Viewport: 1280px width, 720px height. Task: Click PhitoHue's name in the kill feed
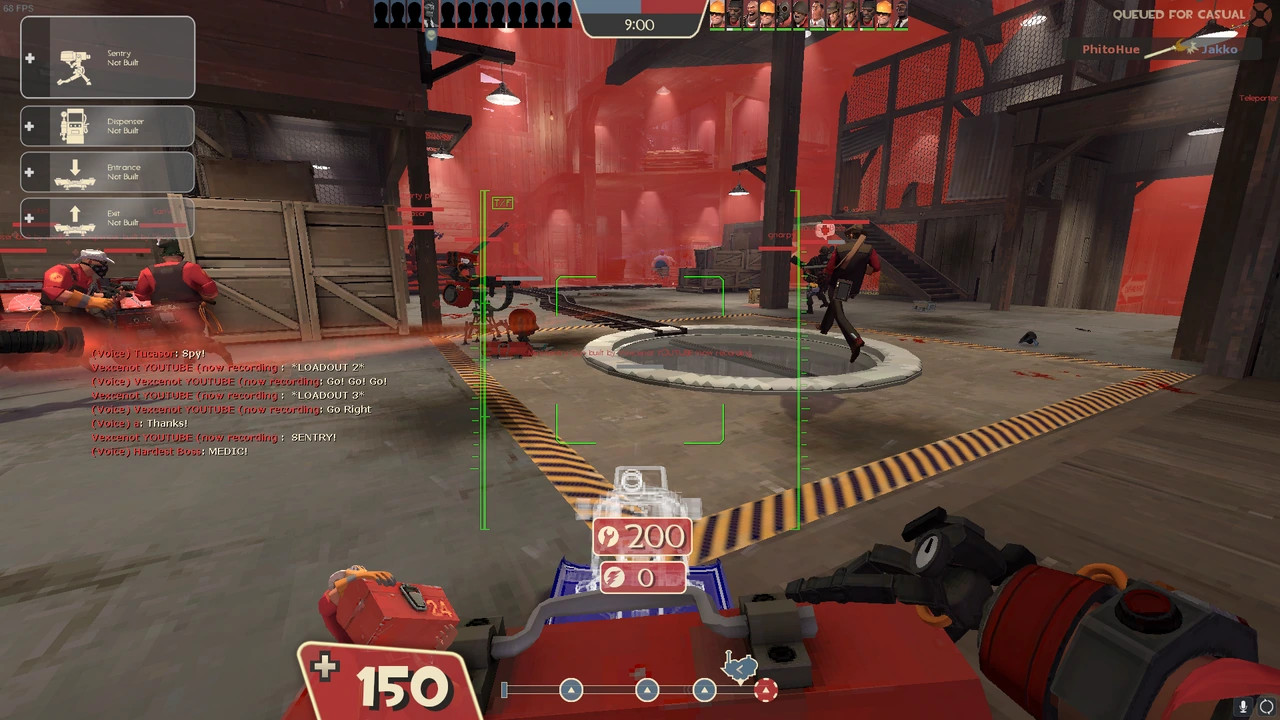1110,48
